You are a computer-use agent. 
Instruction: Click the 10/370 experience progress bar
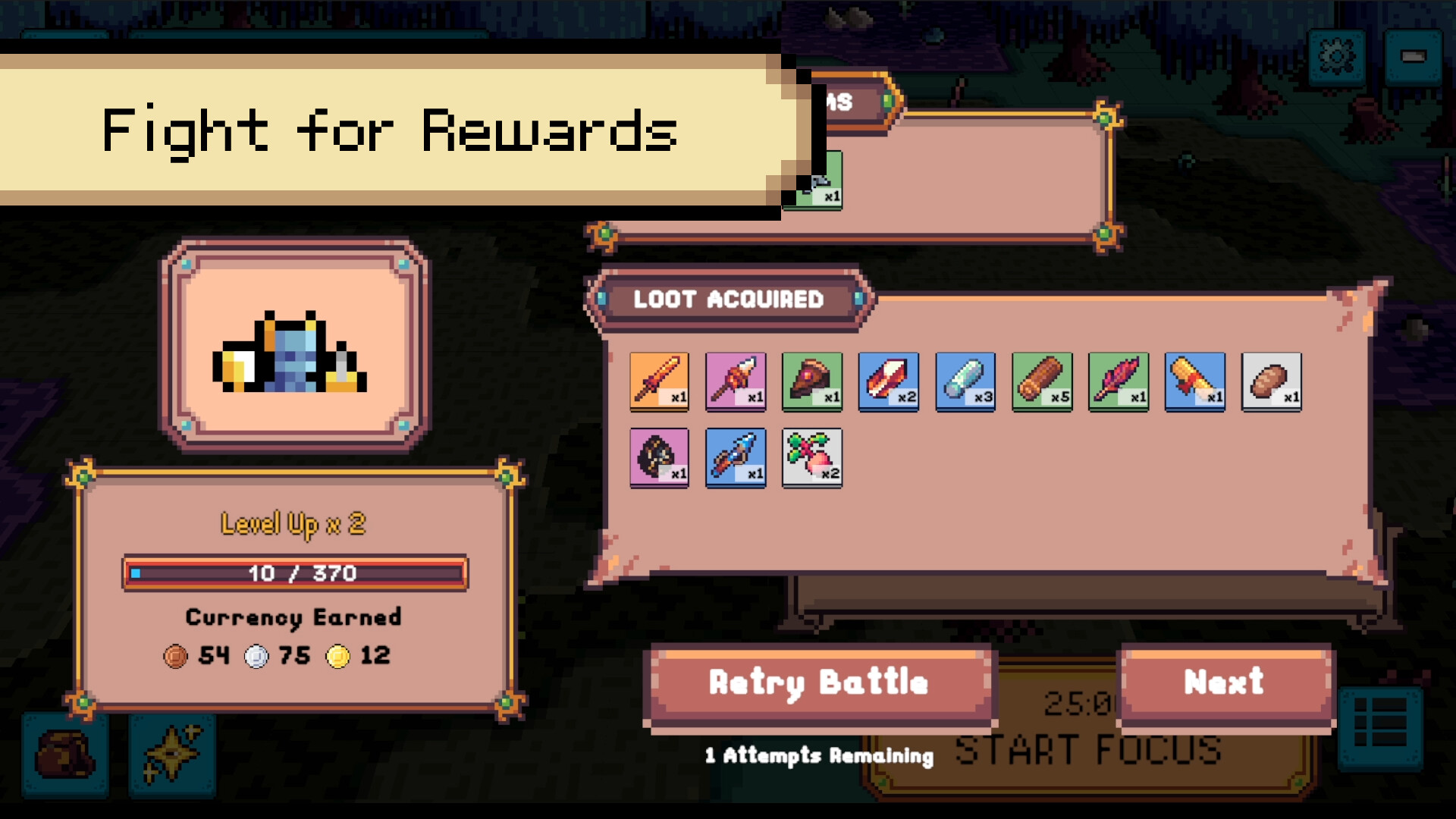[x=294, y=574]
